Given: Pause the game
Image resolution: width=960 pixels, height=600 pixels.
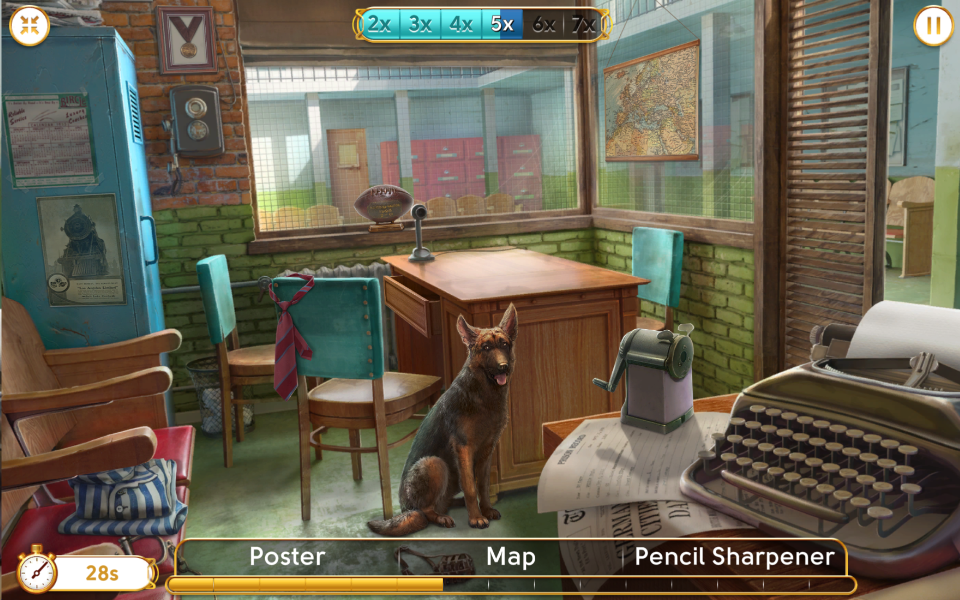Looking at the screenshot, I should click(x=932, y=26).
